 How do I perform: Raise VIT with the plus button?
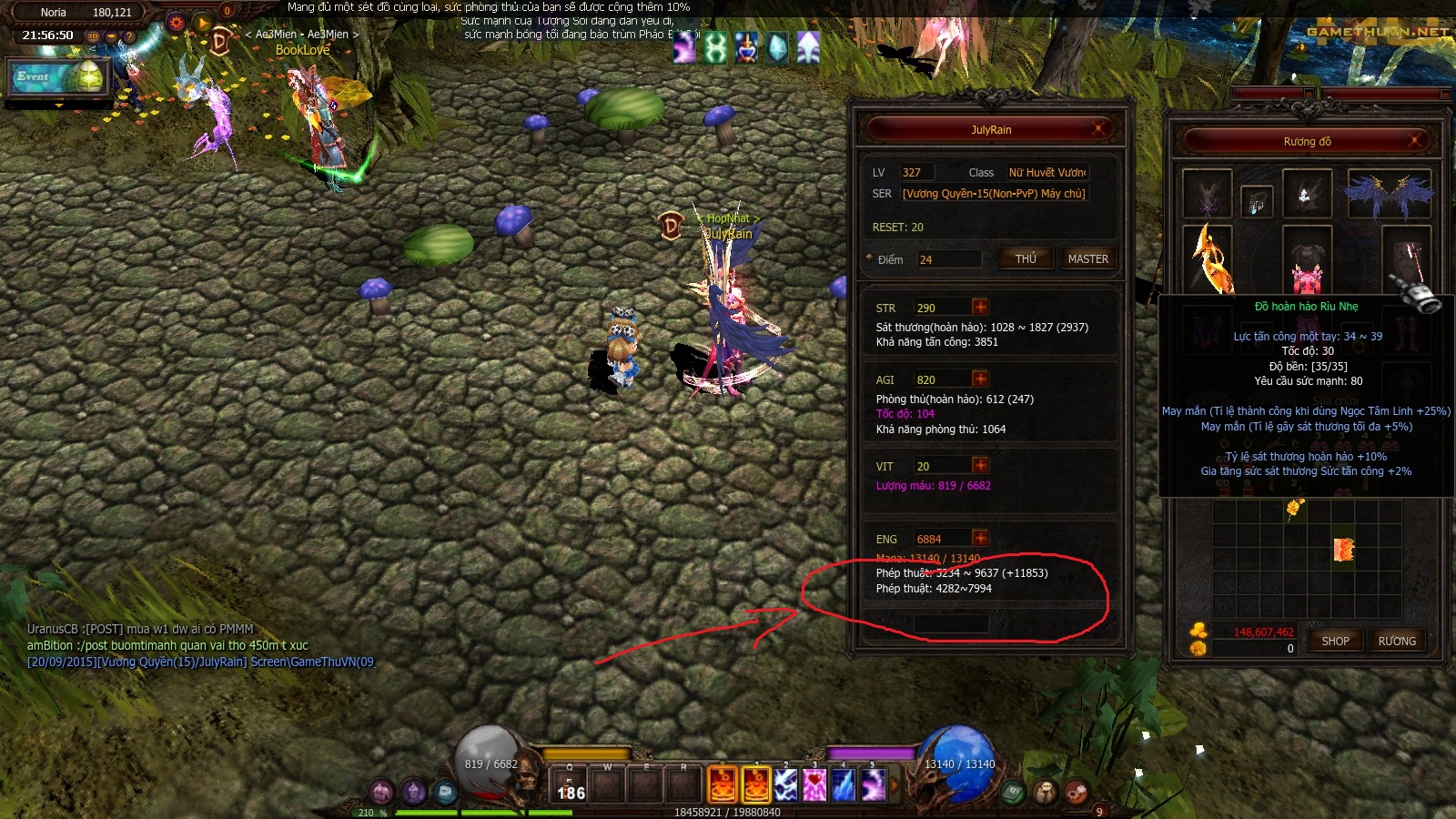pyautogui.click(x=980, y=465)
